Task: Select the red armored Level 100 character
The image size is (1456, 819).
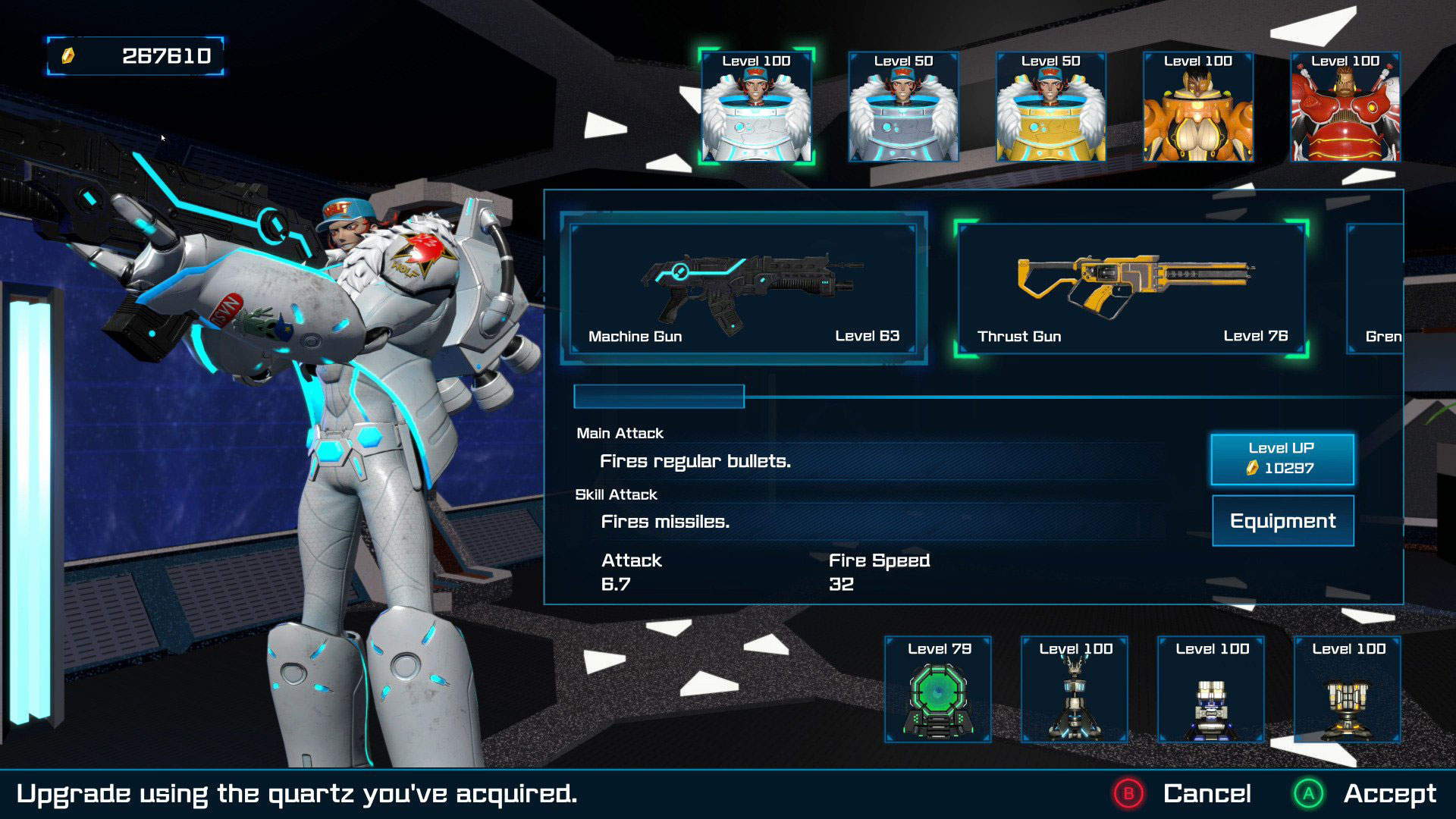Action: point(1345,107)
